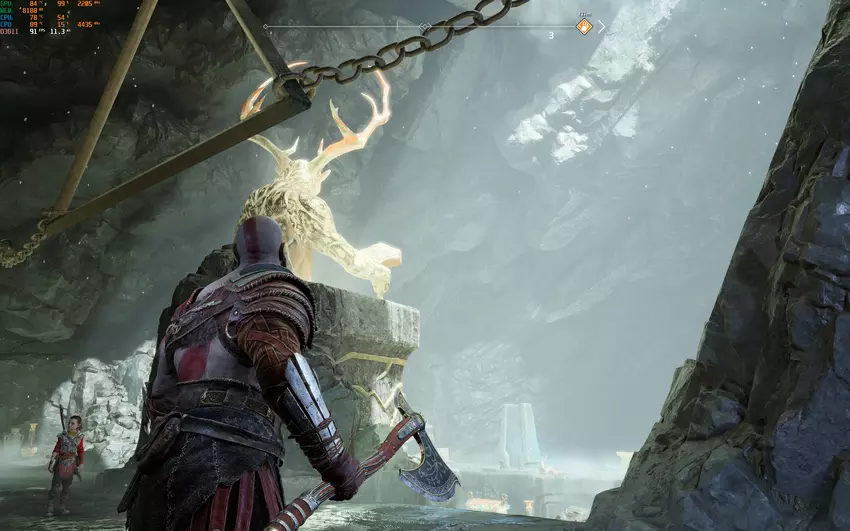The height and width of the screenshot is (531, 850).
Task: Select the orange quest marker on the compass
Action: 585,27
